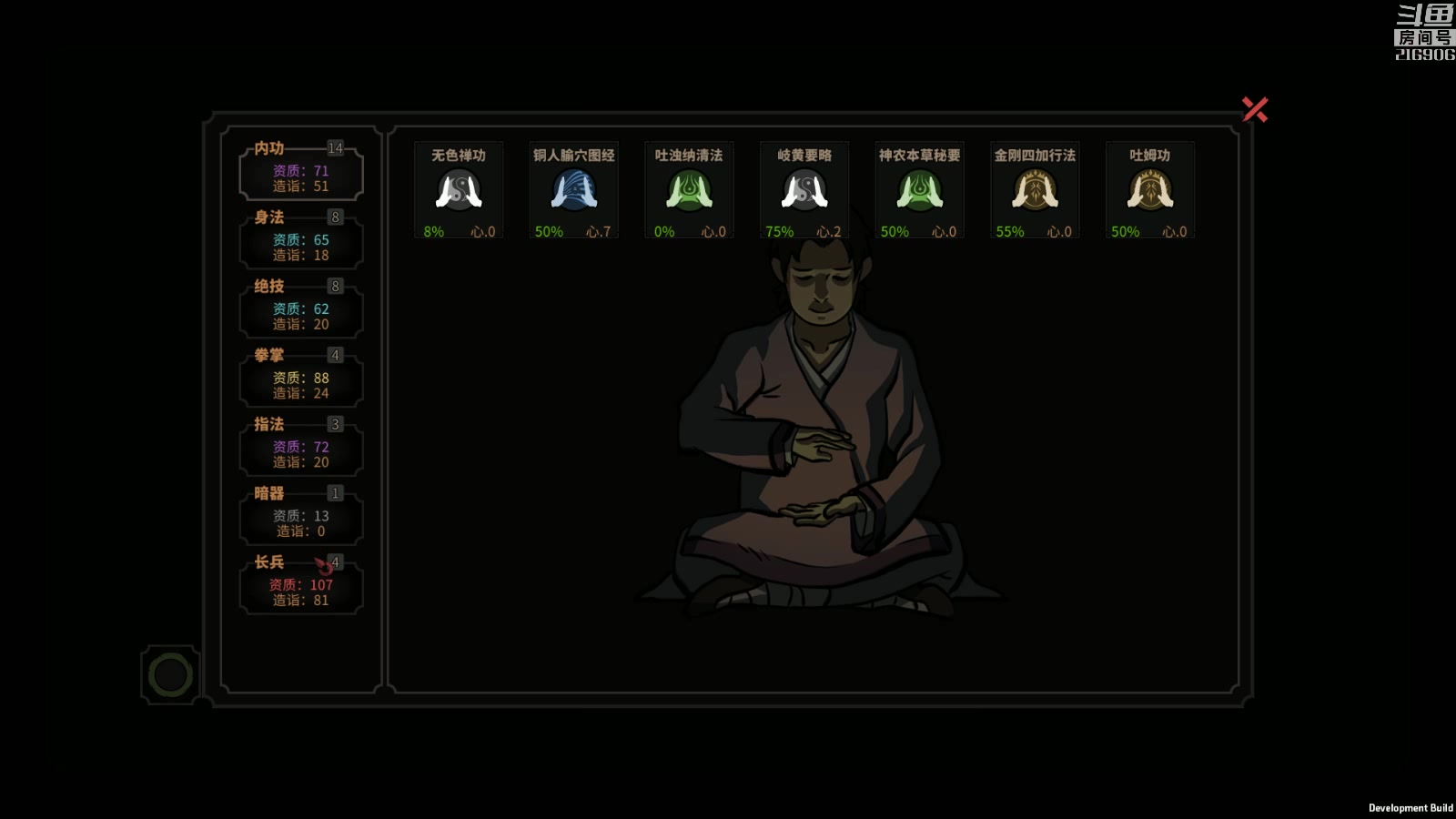
Task: Click the 吐浊纳清法 skill card
Action: click(689, 190)
